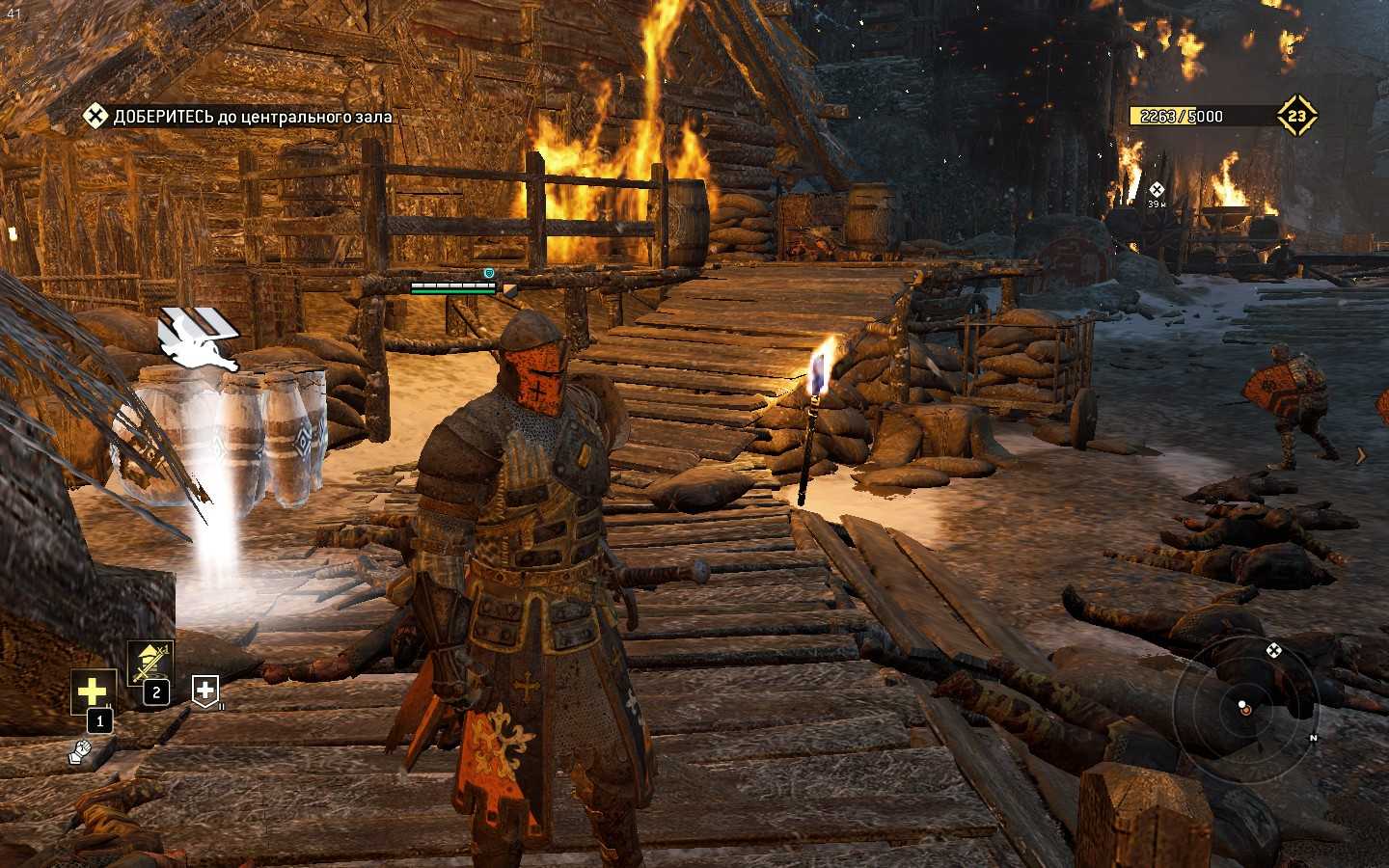Select the distant objective marker showing 39 m
The width and height of the screenshot is (1389, 868).
1157,191
